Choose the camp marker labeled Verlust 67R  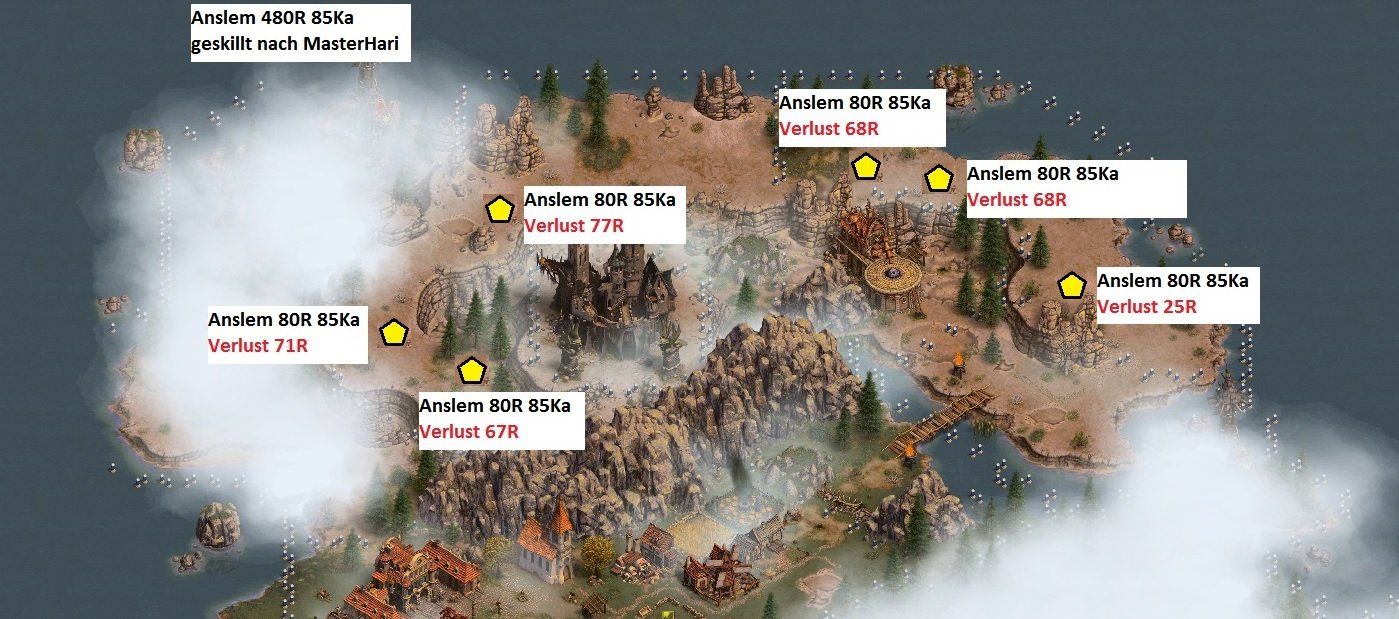click(x=471, y=371)
